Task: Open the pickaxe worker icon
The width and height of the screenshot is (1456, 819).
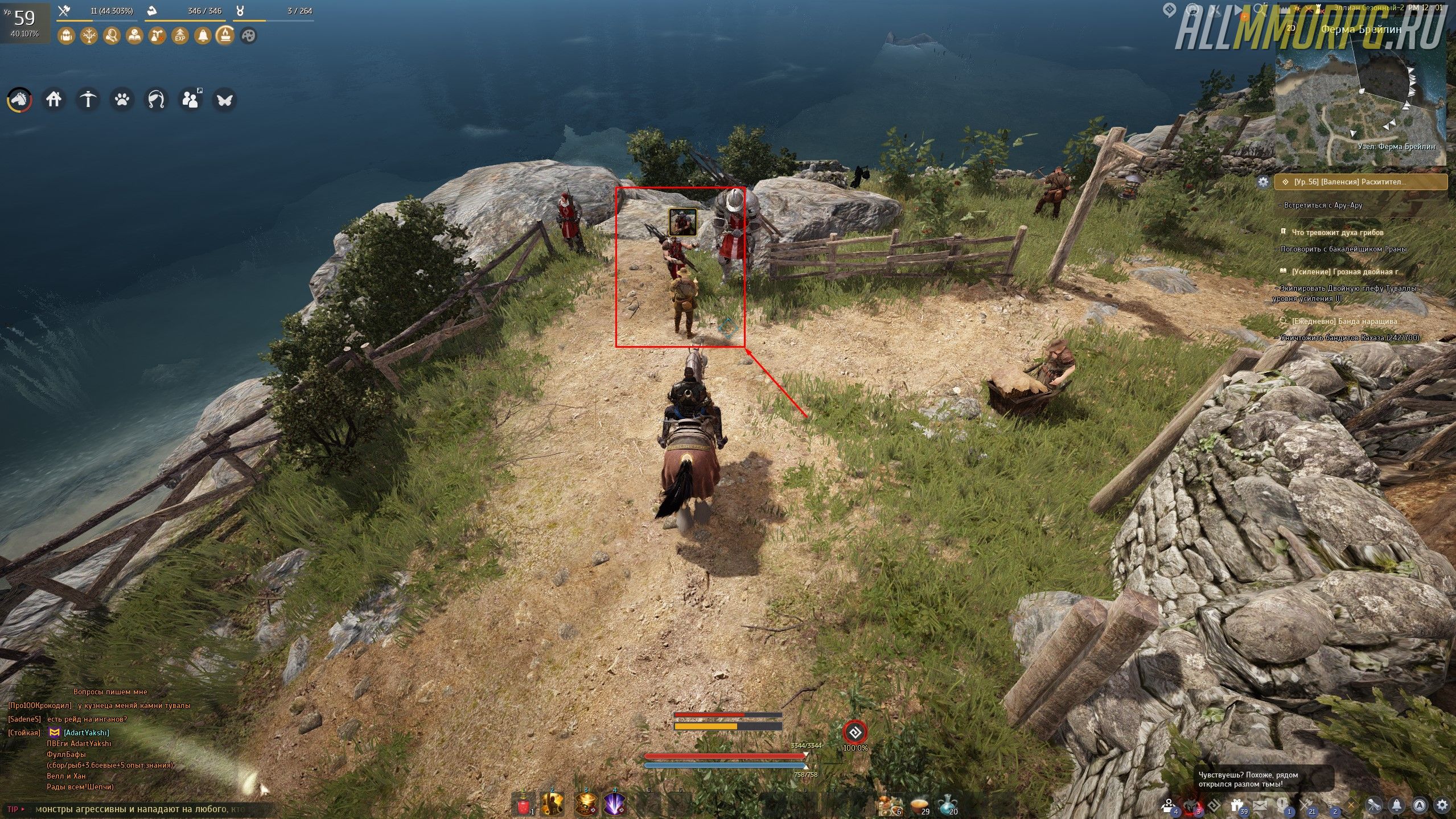Action: pyautogui.click(x=88, y=100)
